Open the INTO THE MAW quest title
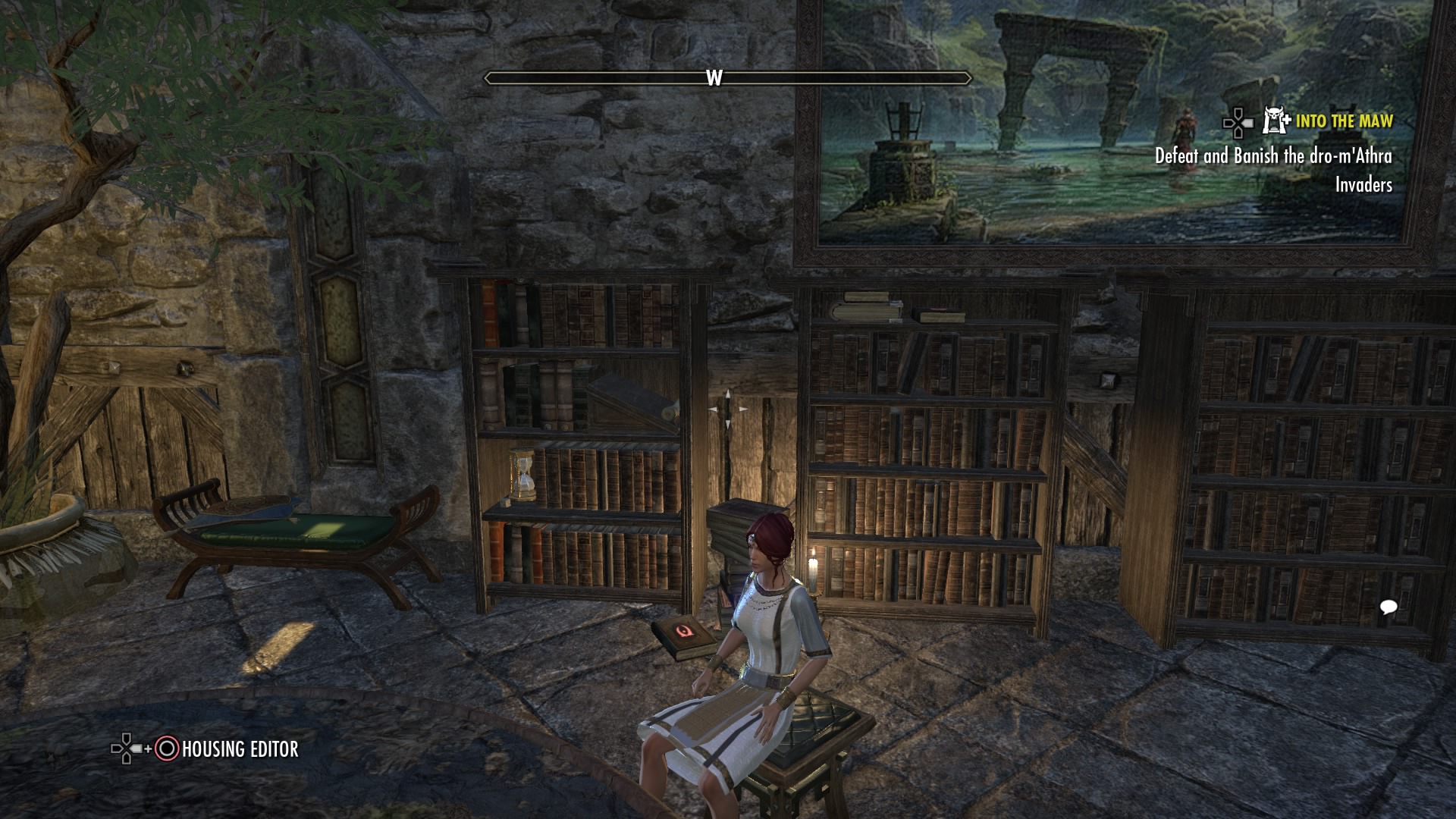The image size is (1456, 819). tap(1344, 120)
